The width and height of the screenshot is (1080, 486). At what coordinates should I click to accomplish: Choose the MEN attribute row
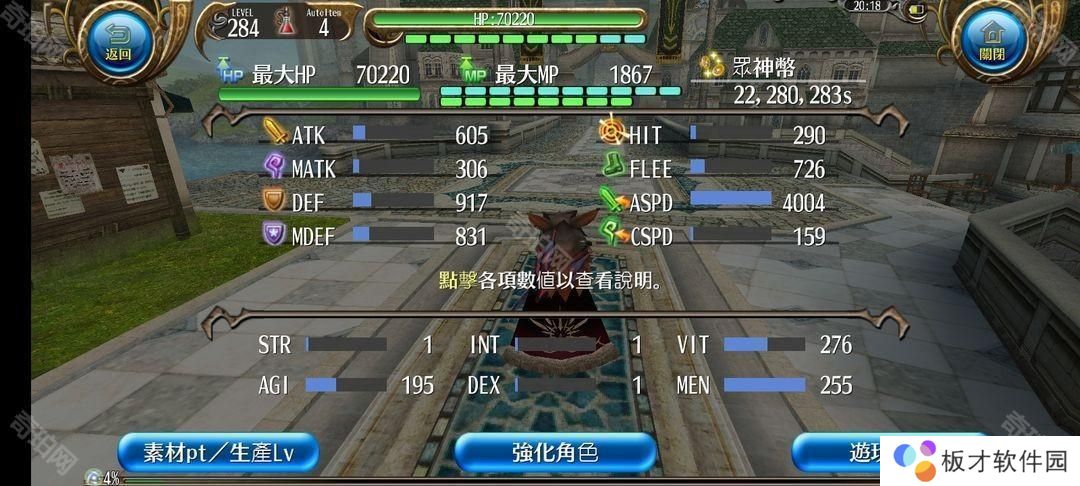(764, 385)
